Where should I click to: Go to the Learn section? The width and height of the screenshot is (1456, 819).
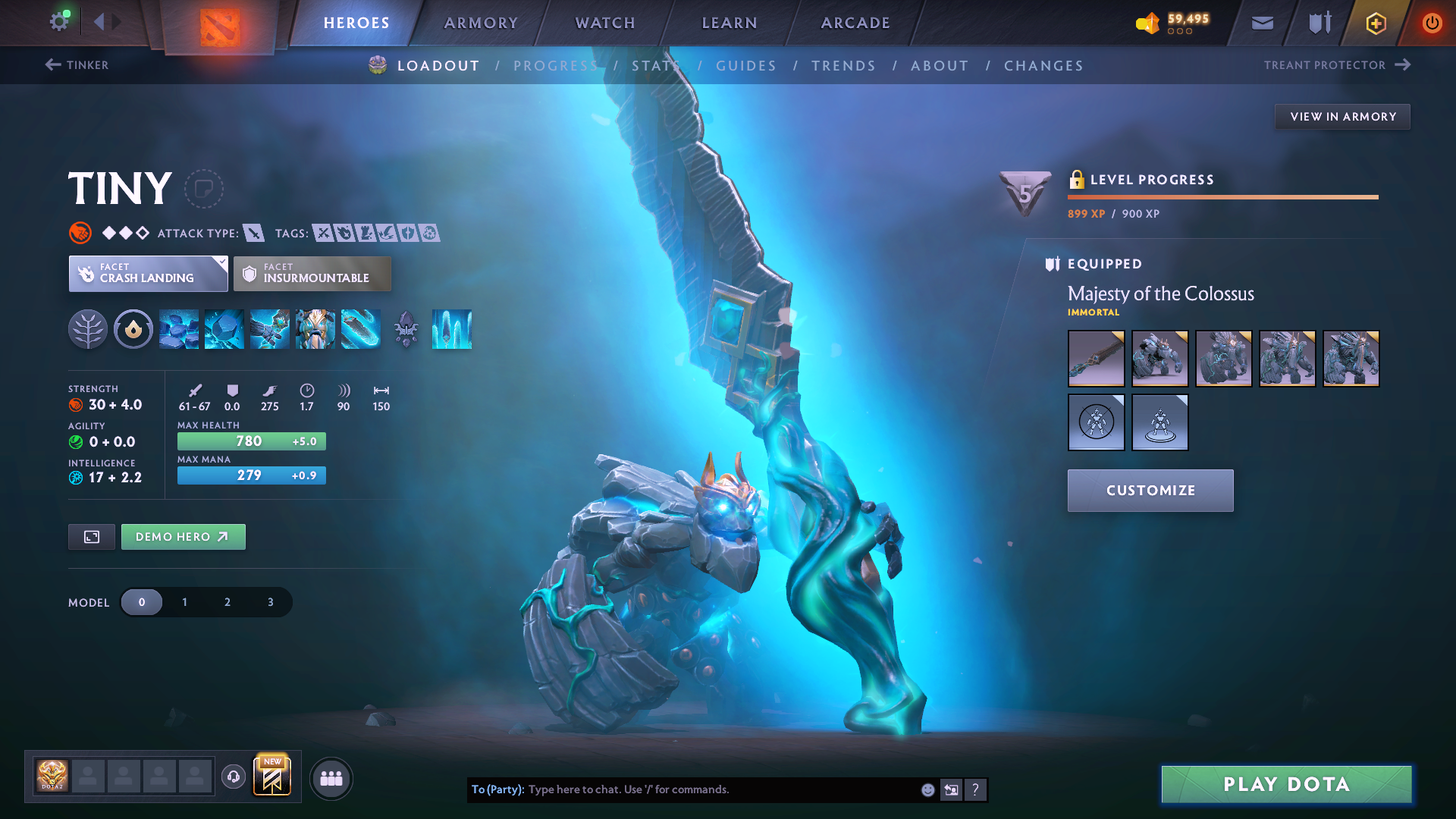coord(730,23)
